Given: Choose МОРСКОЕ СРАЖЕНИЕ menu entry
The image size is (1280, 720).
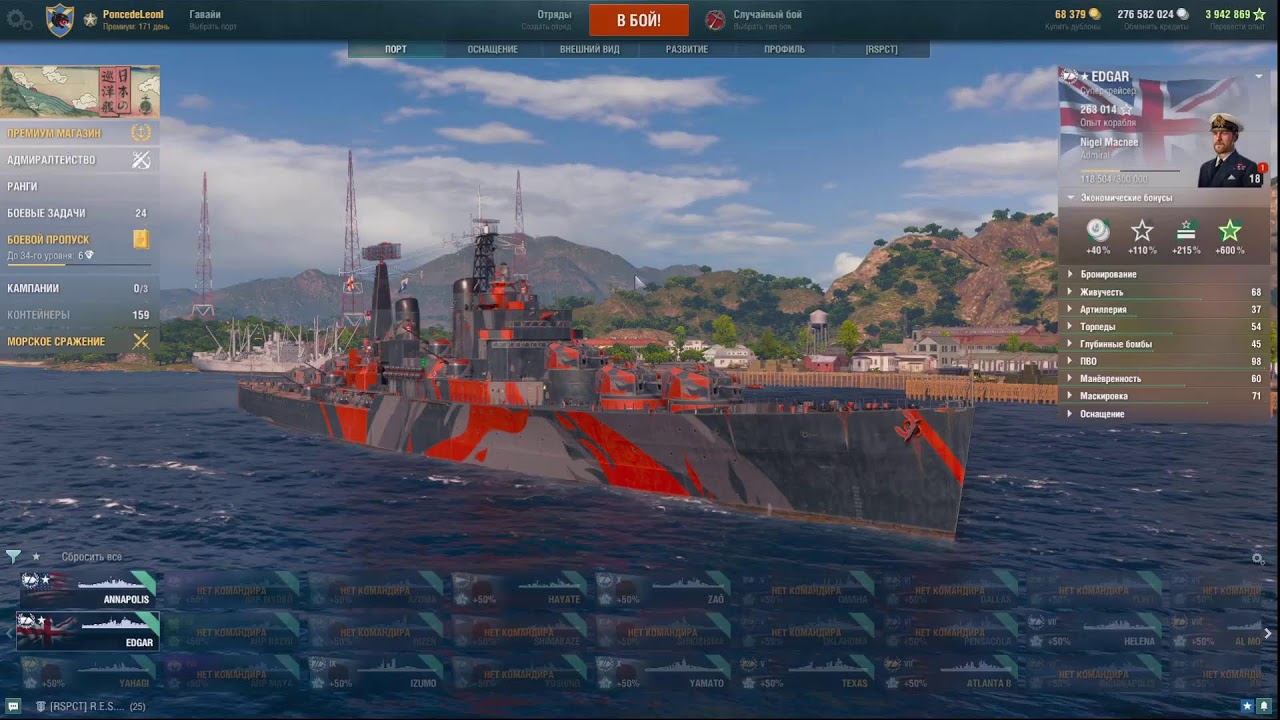Looking at the screenshot, I should 57,342.
